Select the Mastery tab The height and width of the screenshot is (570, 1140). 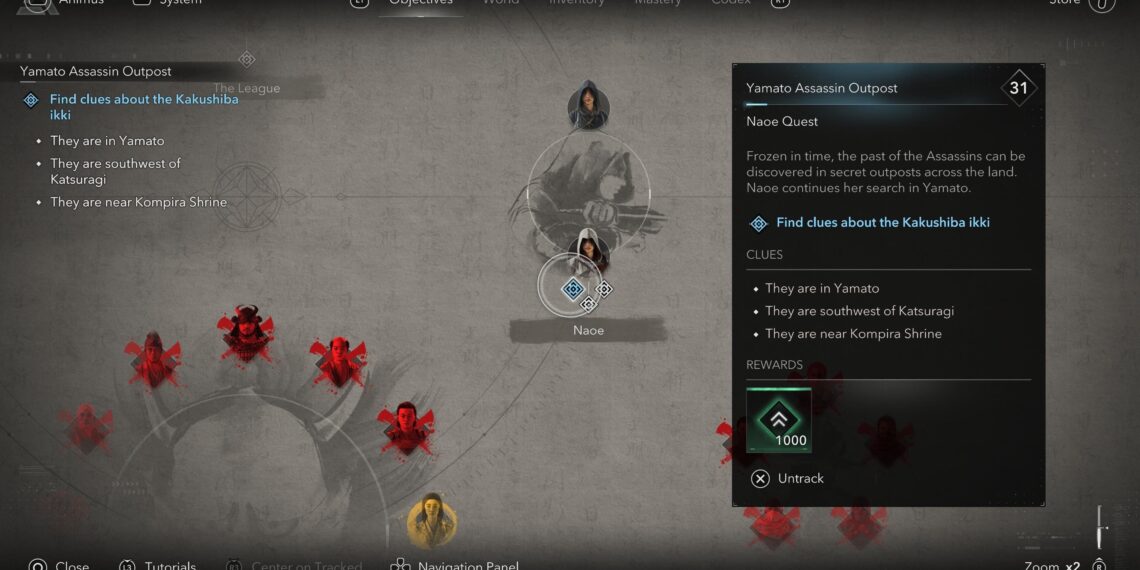[x=657, y=3]
